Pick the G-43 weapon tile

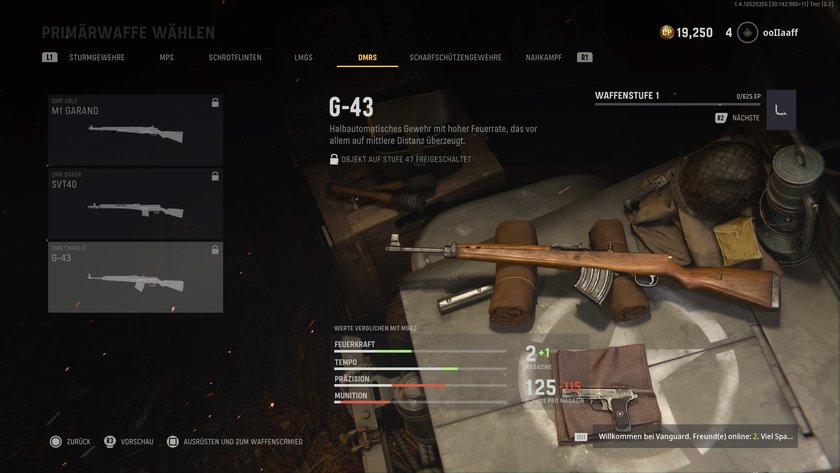(x=135, y=277)
